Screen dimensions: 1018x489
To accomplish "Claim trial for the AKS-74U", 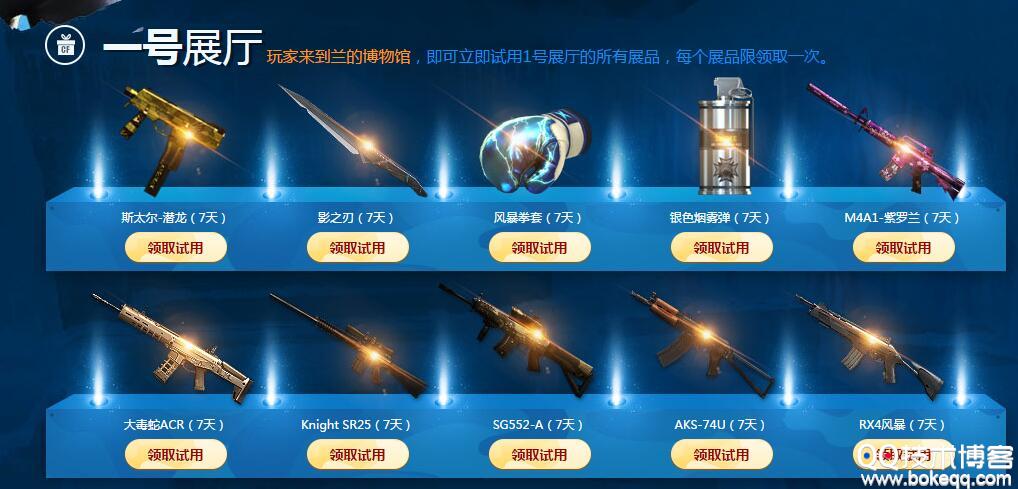I will 721,454.
